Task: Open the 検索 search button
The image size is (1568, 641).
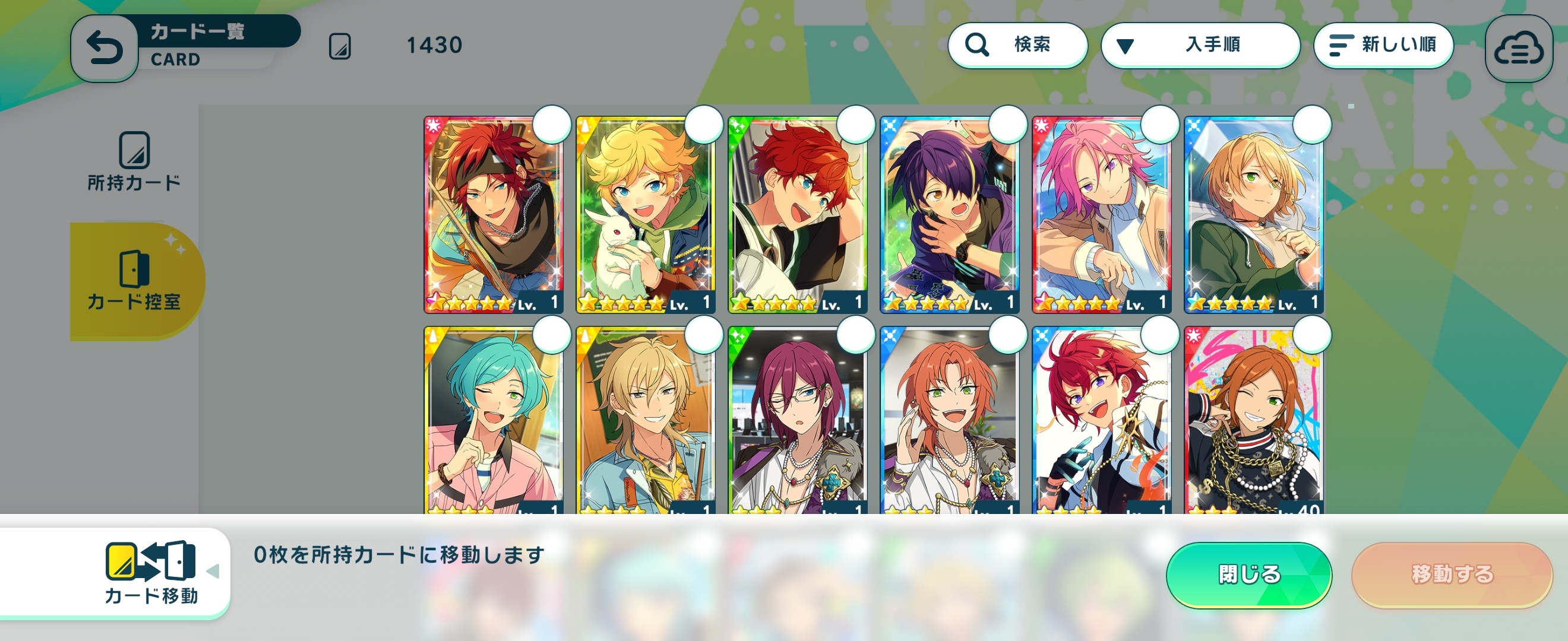Action: tap(1017, 45)
